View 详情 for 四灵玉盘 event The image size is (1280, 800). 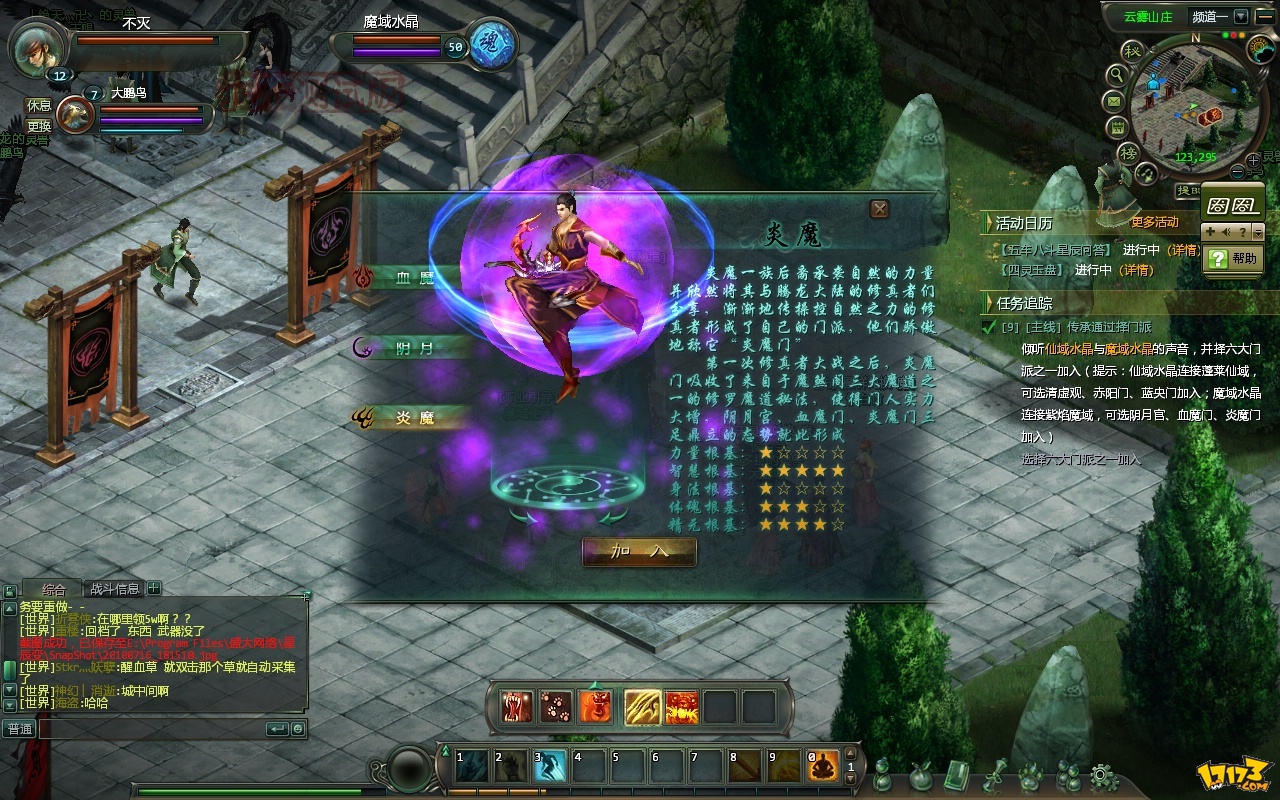point(1135,270)
